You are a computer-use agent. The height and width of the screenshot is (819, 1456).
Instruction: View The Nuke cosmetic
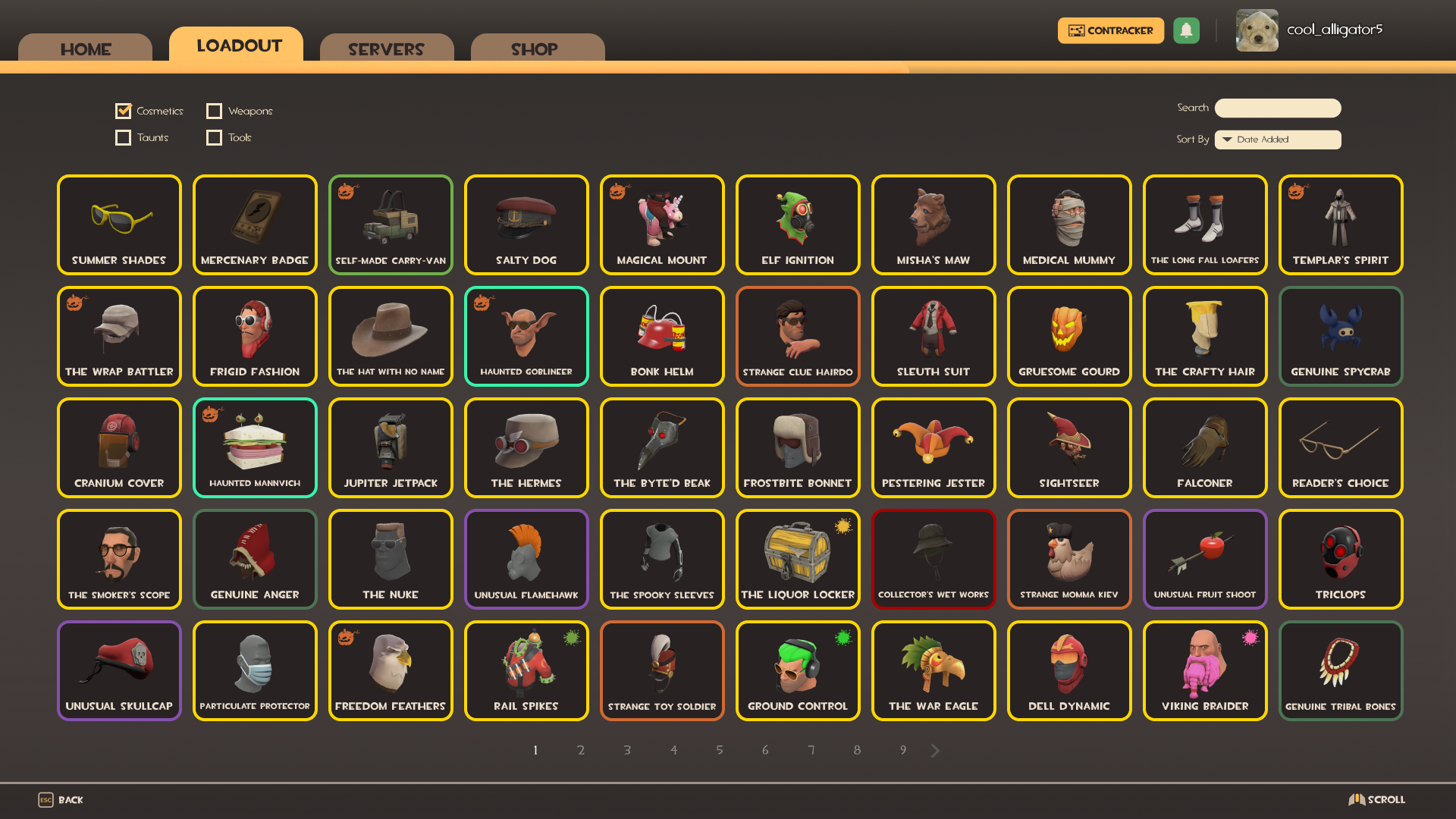391,559
